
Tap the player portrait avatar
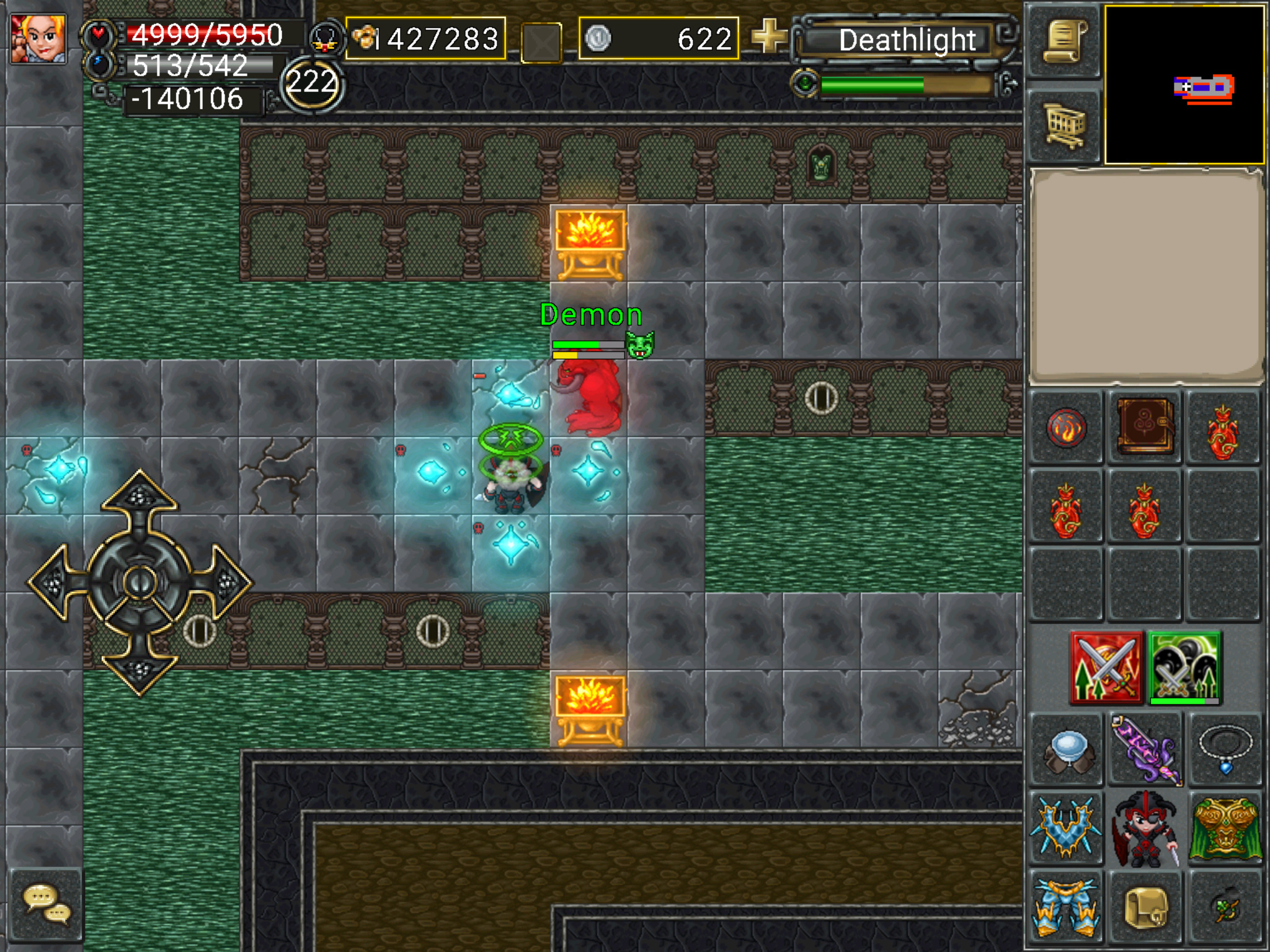coord(38,38)
